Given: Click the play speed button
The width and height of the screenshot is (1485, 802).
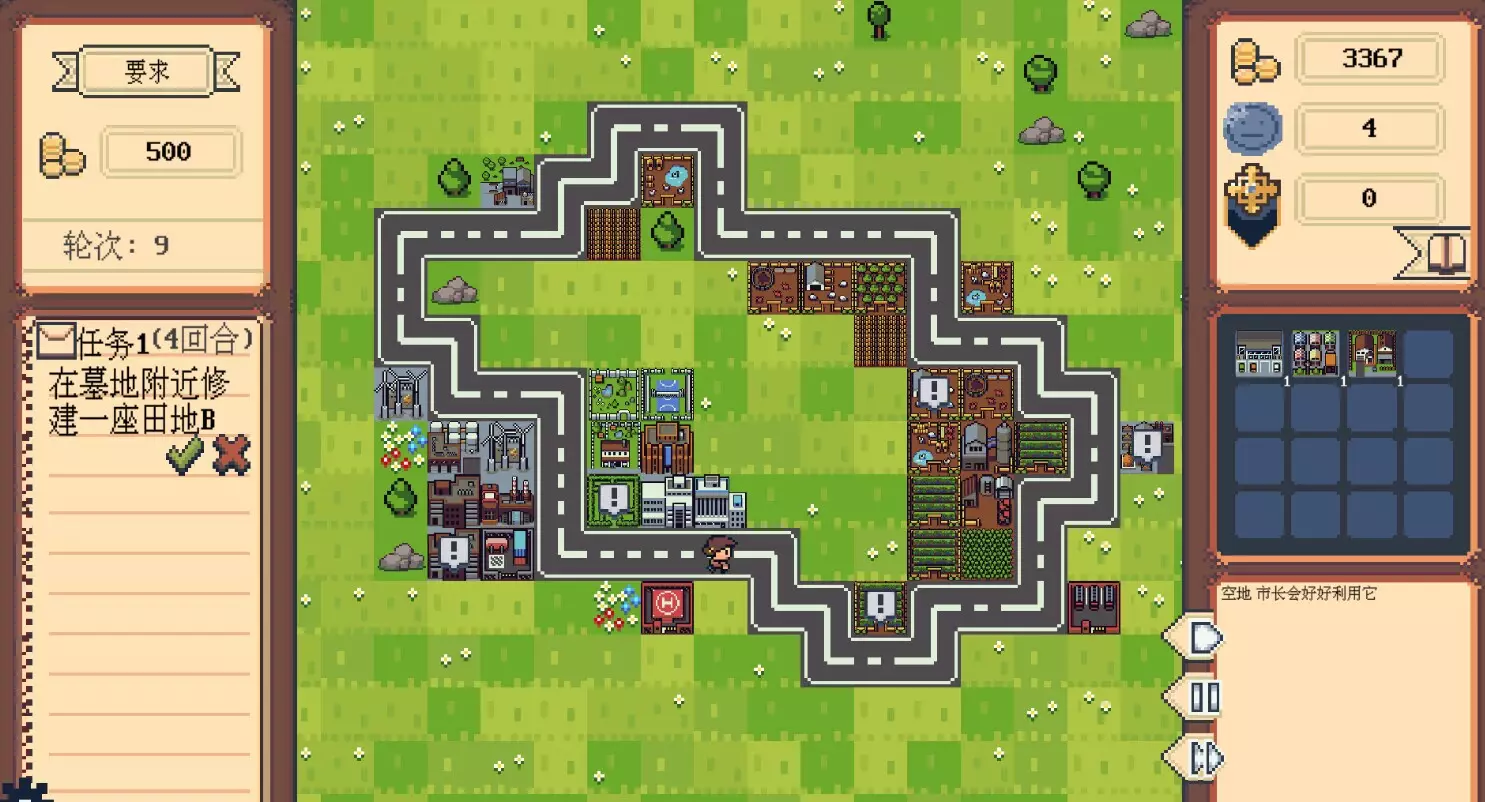Looking at the screenshot, I should [1203, 637].
